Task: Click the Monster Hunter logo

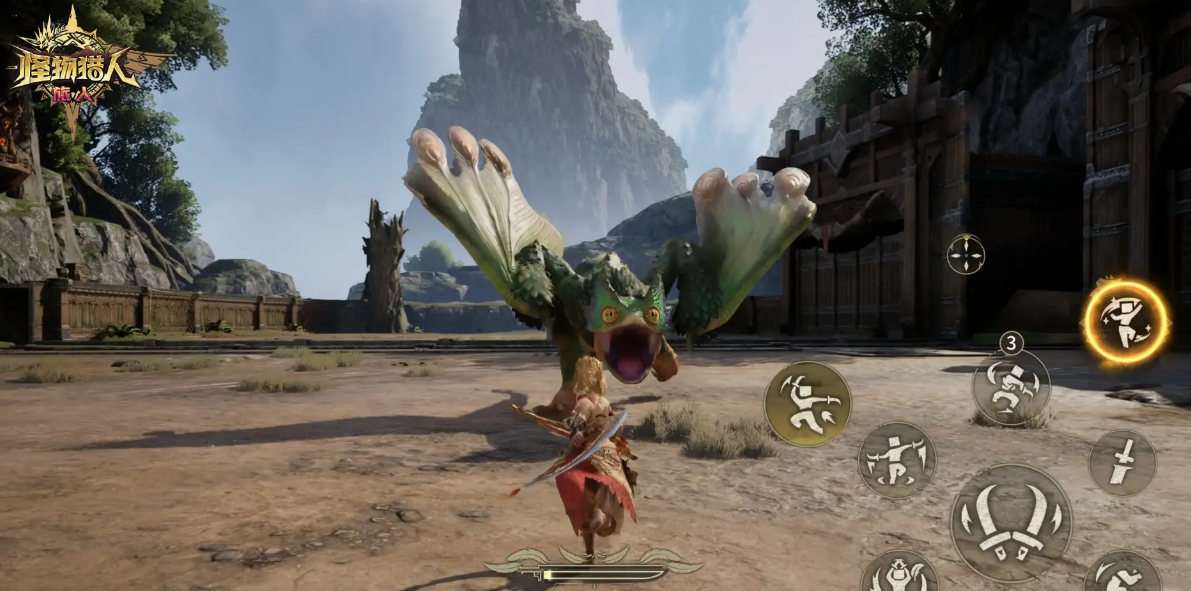Action: coord(77,69)
